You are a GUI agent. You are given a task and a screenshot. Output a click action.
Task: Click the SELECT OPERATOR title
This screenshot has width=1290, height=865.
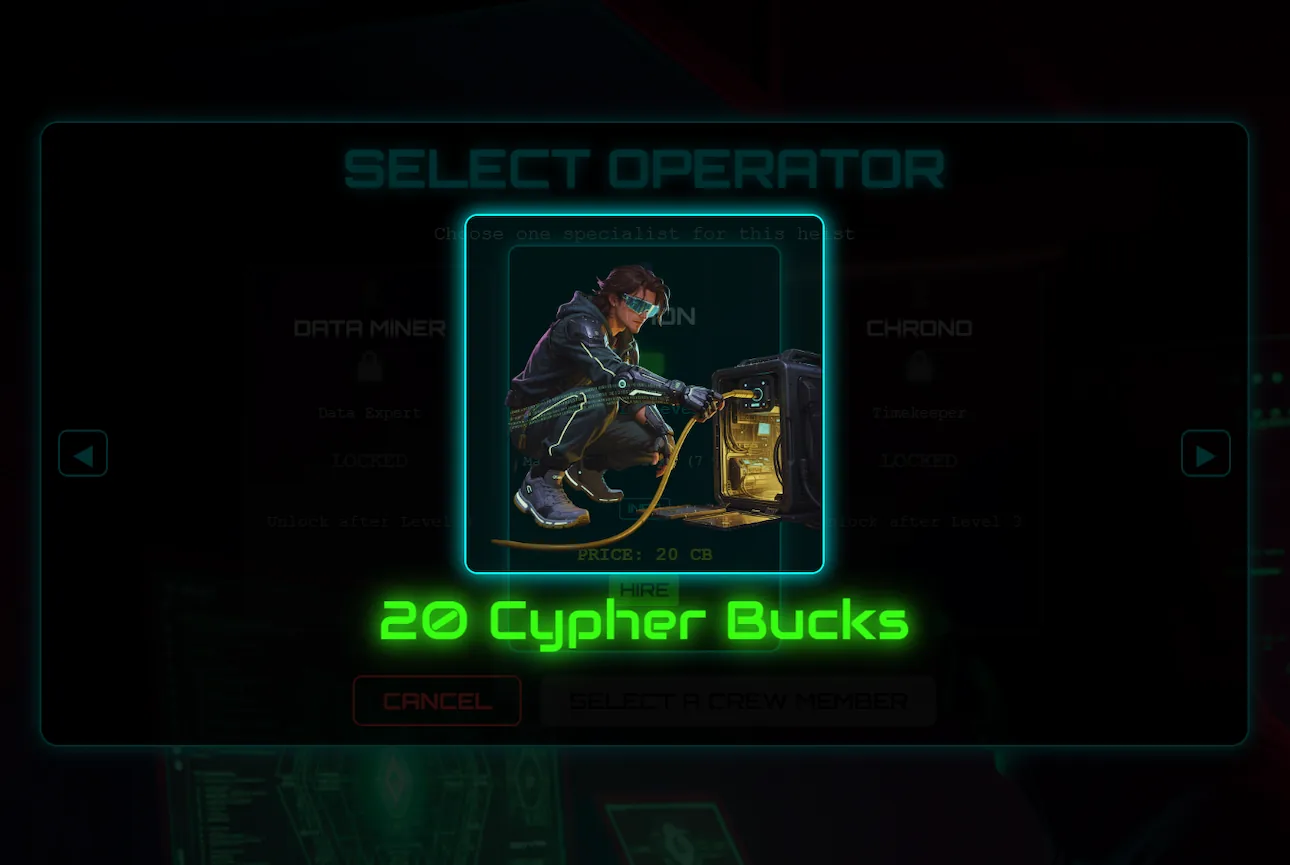pyautogui.click(x=644, y=168)
